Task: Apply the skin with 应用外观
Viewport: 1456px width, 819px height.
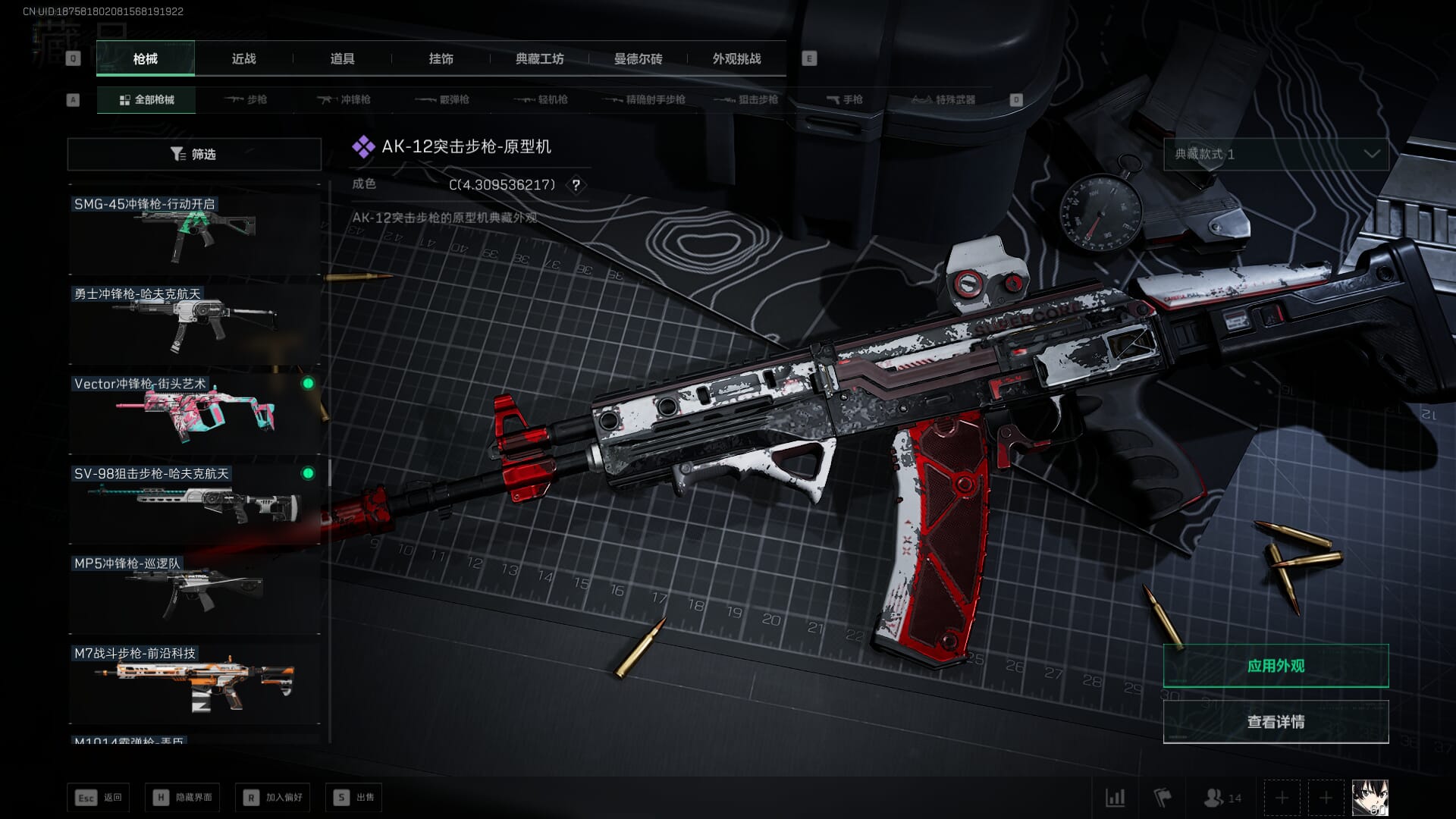Action: coord(1276,666)
